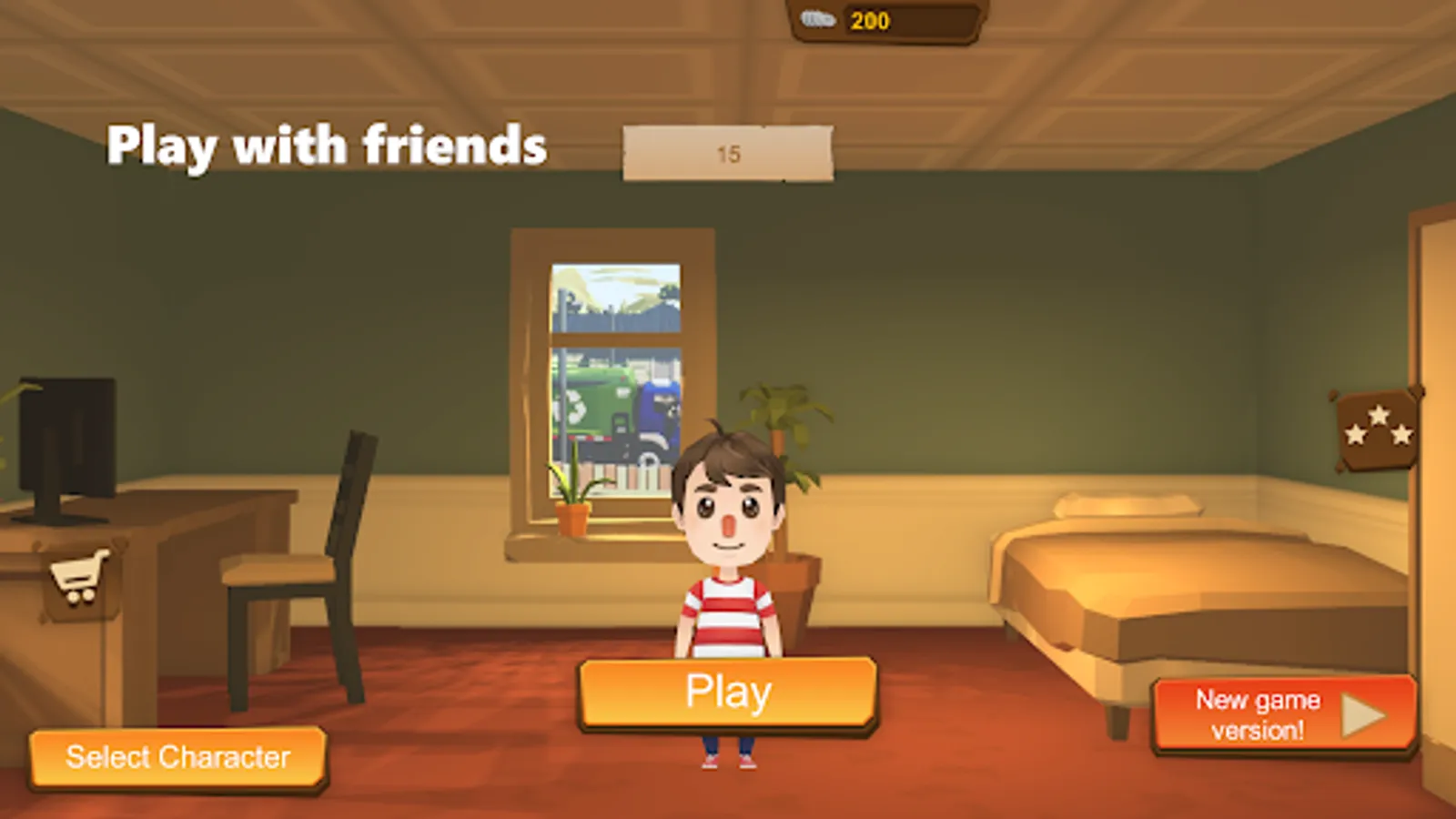Screen dimensions: 1456x819
Task: Click the Play with friends title
Action: click(x=328, y=144)
